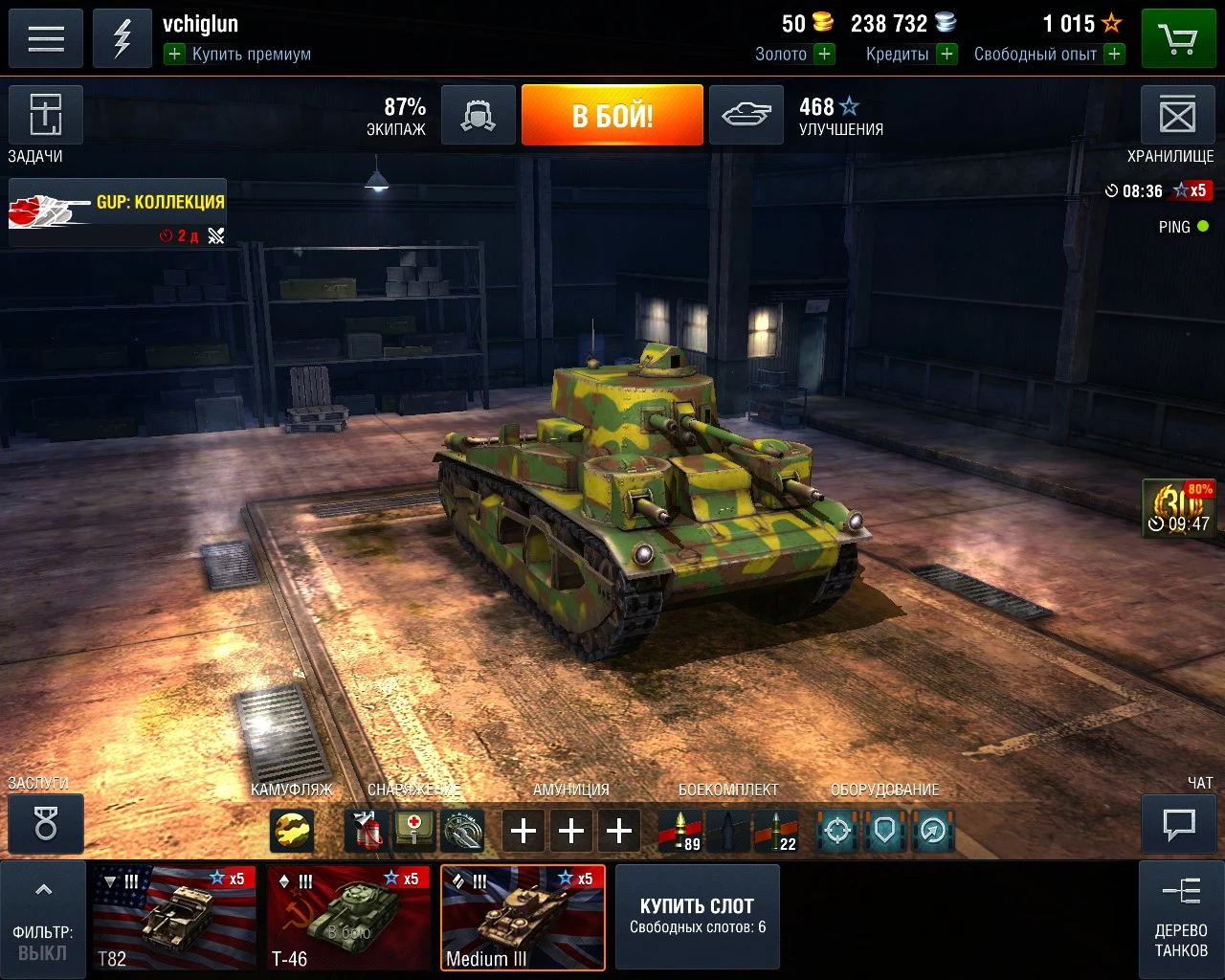The image size is (1225, 980).
Task: Open the Хранилище storage panel
Action: click(1178, 115)
